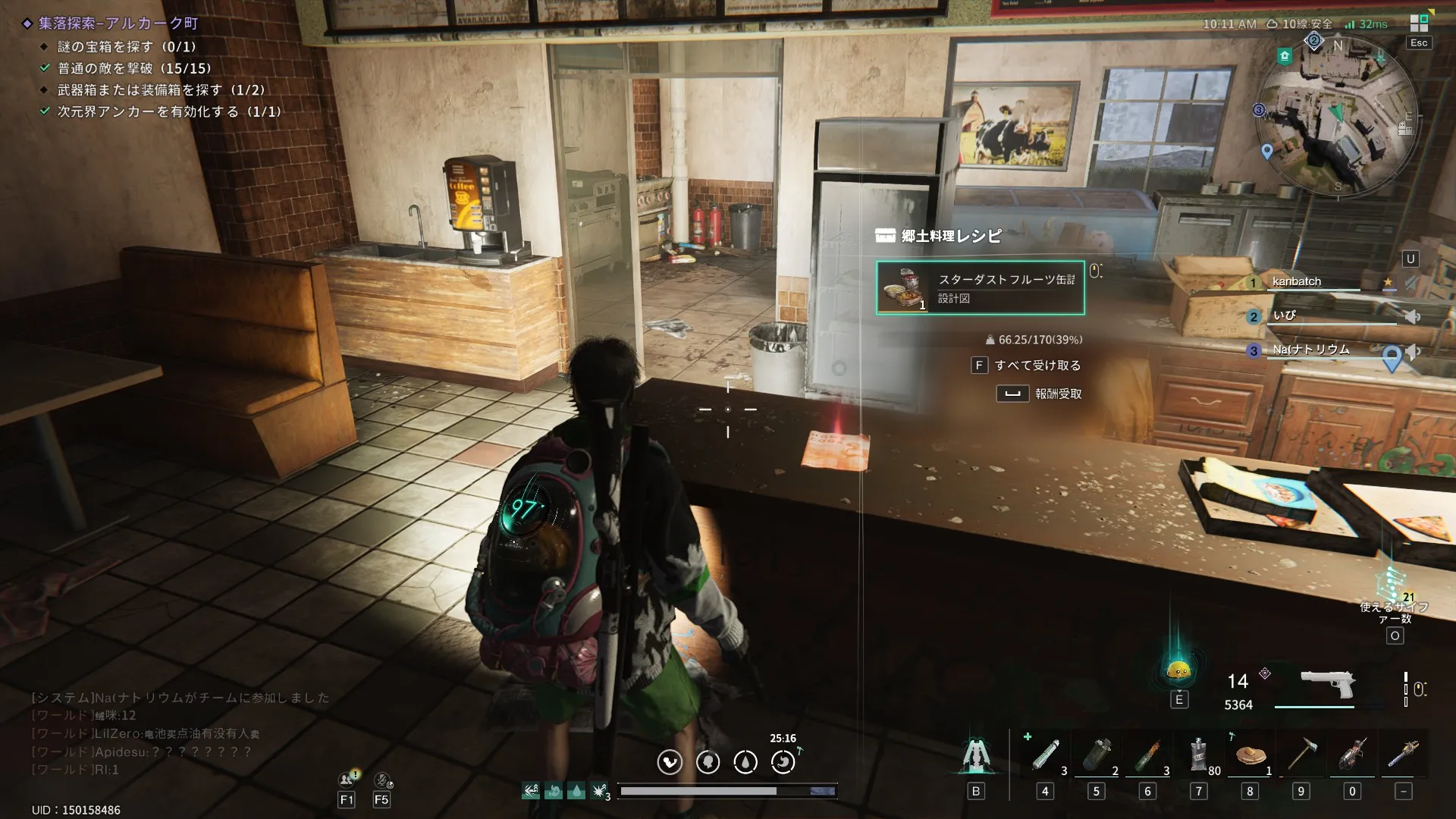Screen dimensions: 1456x819
Task: Claim rewards with the 報酬受取 option
Action: pyautogui.click(x=1057, y=394)
